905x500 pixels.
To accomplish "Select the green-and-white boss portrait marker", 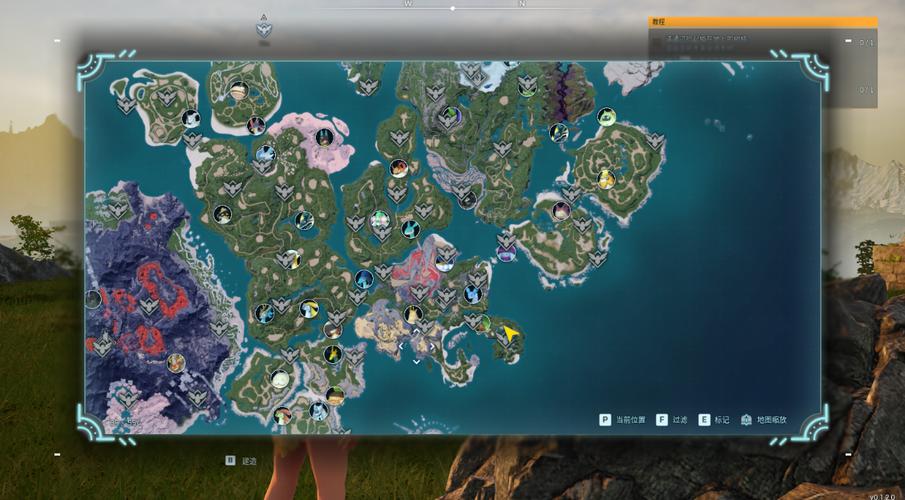I will [x=379, y=219].
